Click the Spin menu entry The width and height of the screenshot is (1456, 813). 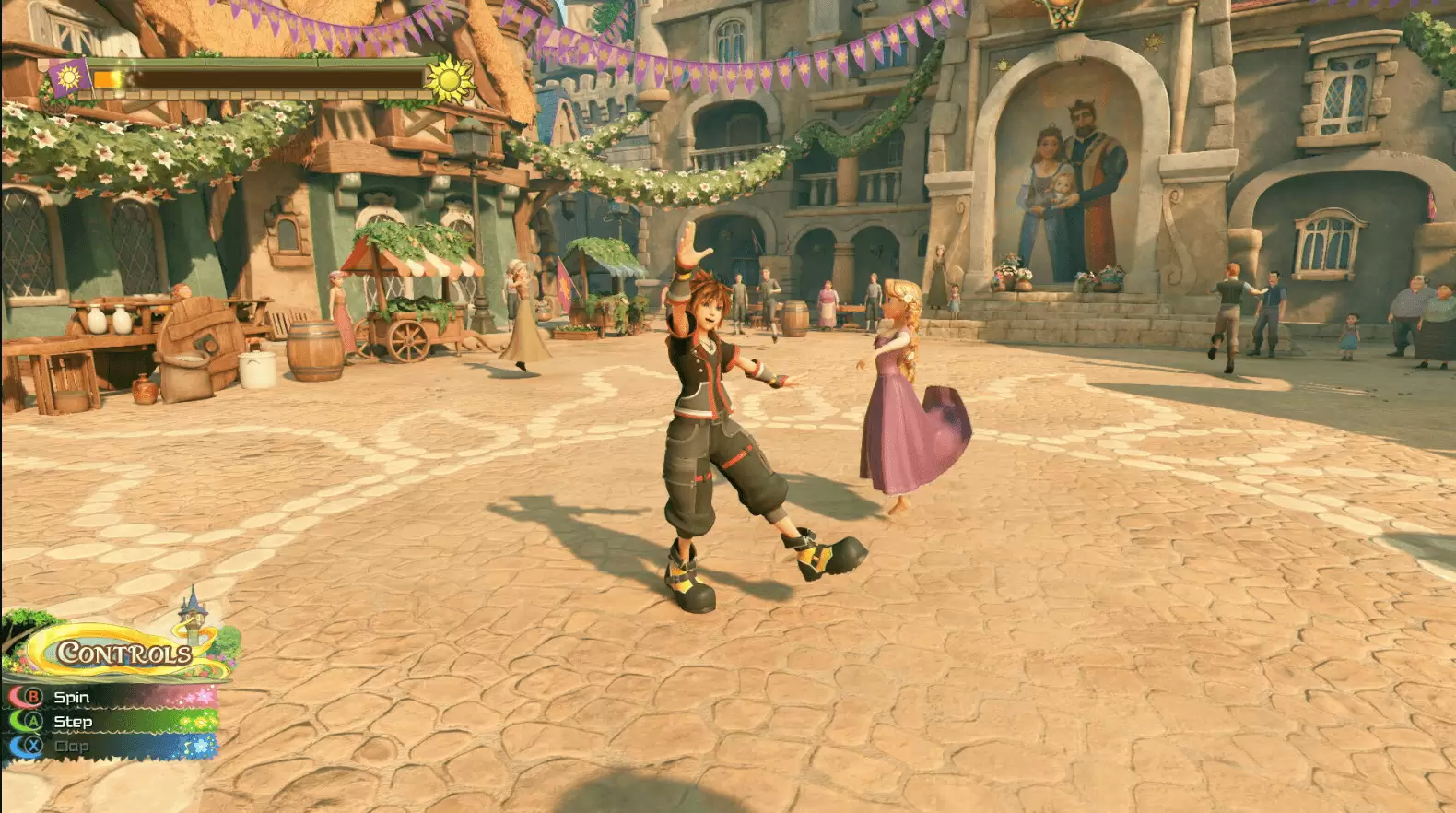click(72, 697)
